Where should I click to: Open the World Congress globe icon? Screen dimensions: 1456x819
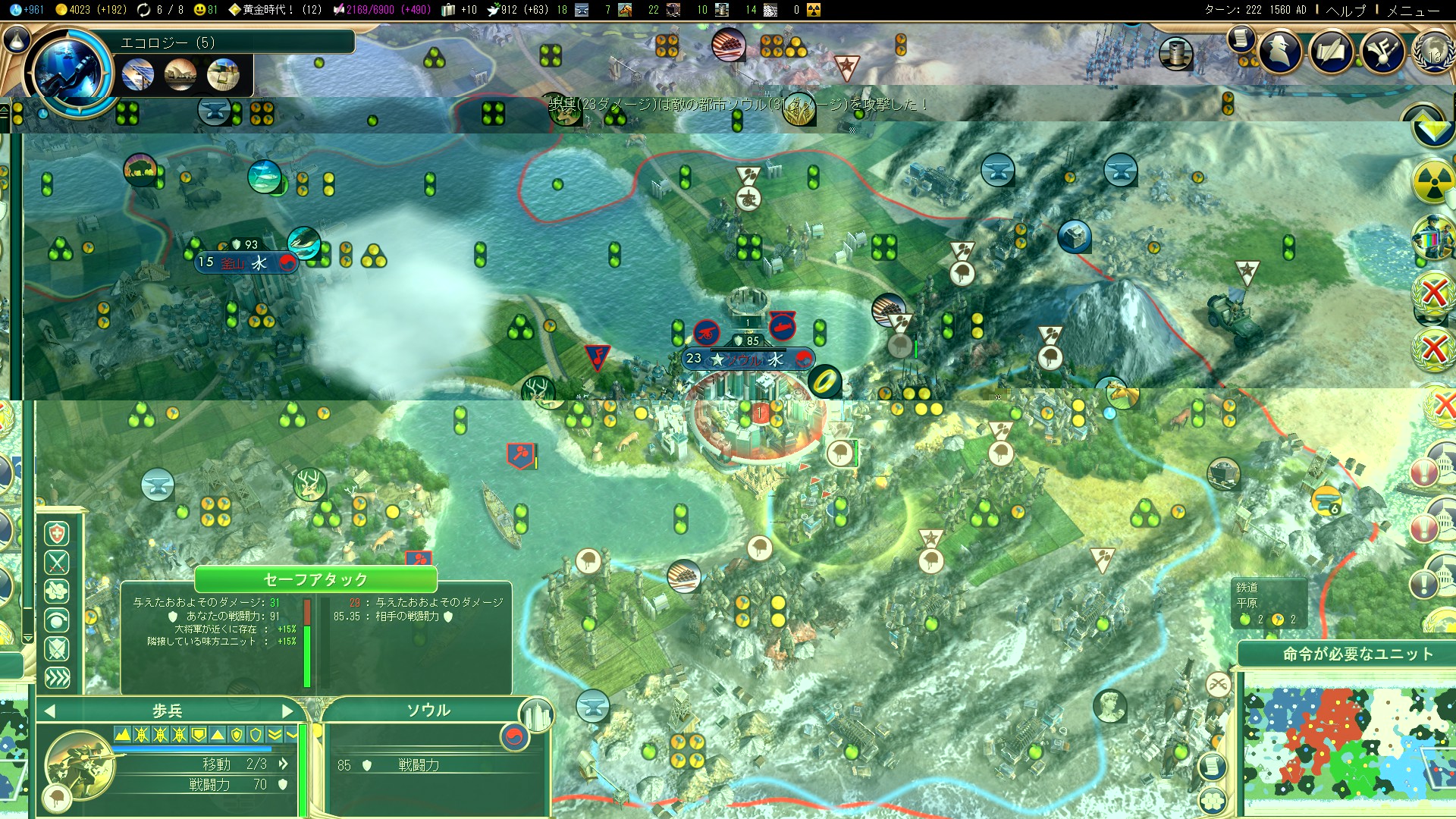(1433, 53)
